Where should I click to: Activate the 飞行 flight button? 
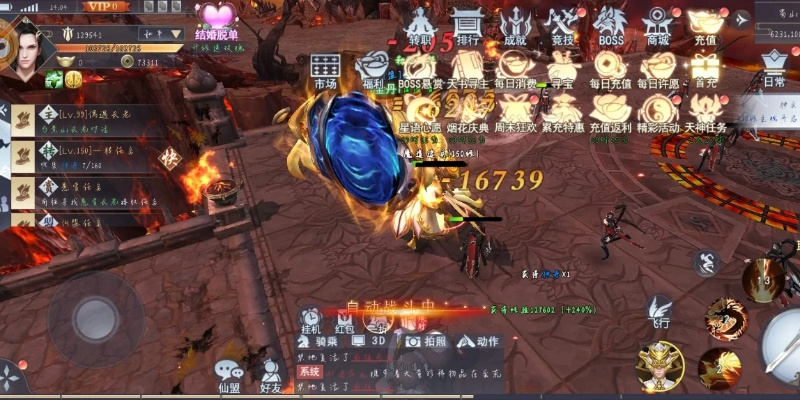pos(659,312)
